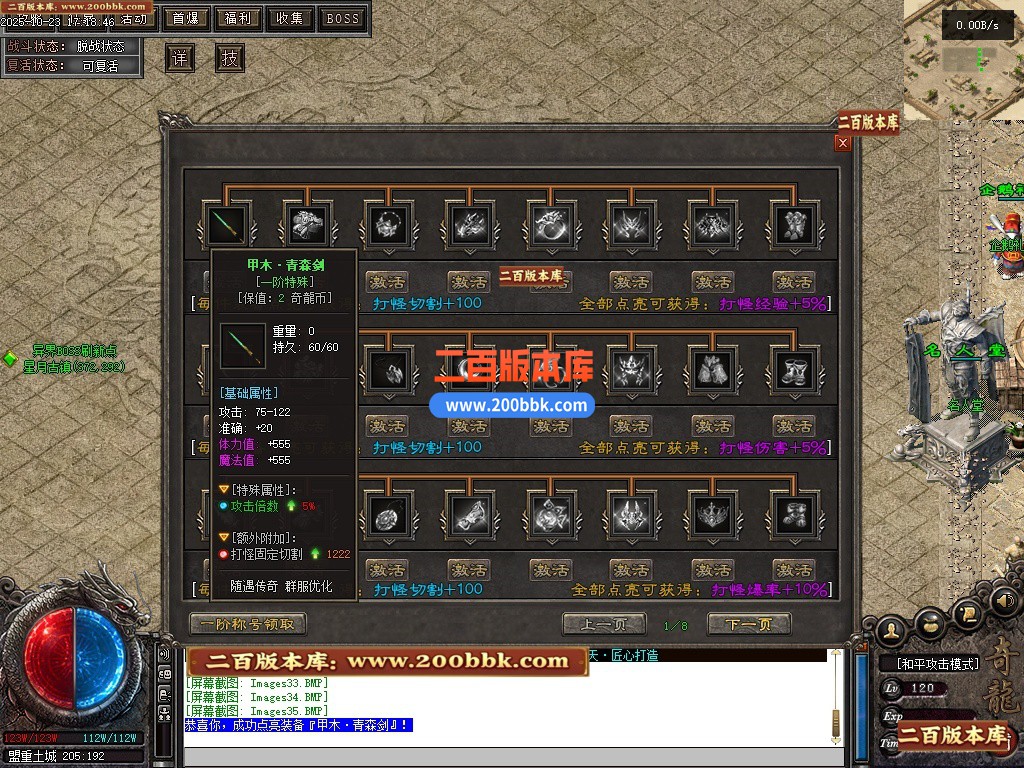Click the 详 details button
This screenshot has height=768, width=1024.
pos(180,58)
